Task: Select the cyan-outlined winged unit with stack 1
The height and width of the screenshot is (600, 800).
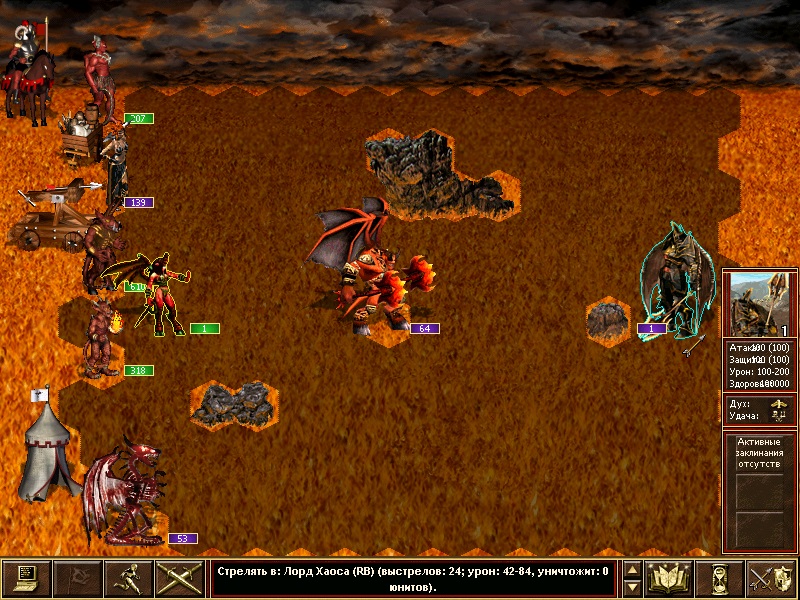Action: pos(675,285)
